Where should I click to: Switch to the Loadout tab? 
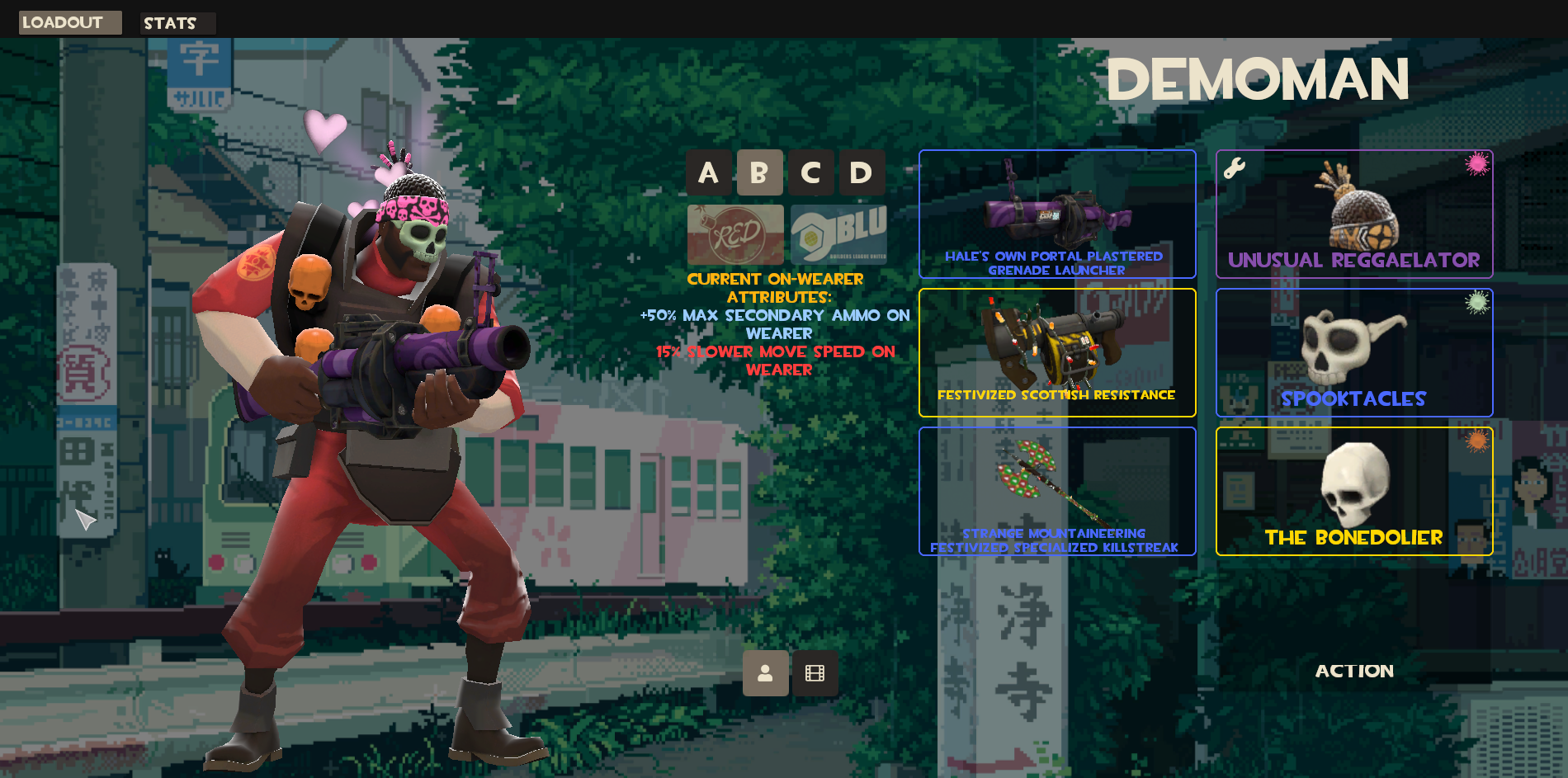(x=69, y=22)
